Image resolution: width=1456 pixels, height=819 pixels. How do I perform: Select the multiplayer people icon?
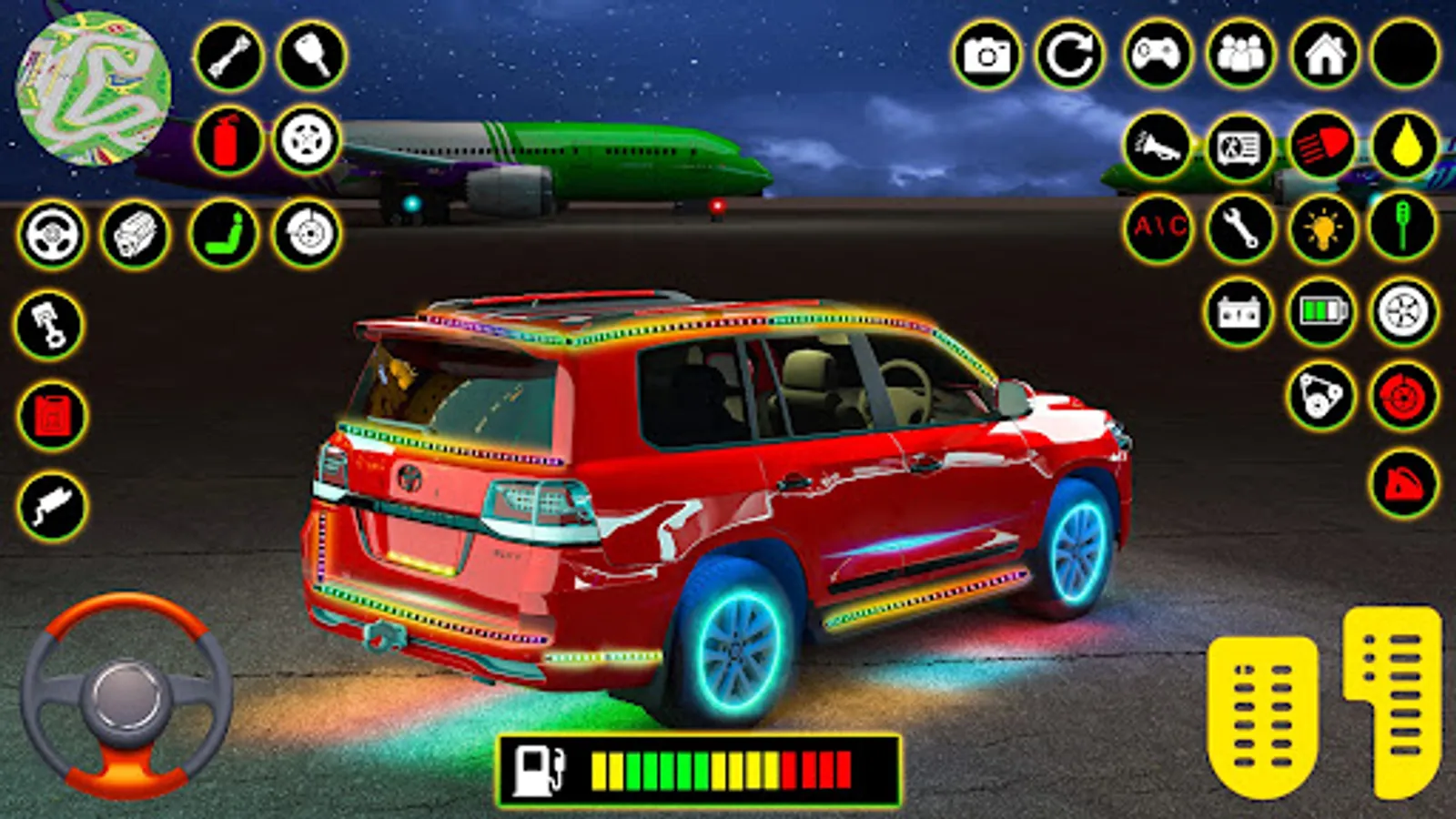pos(1240,55)
